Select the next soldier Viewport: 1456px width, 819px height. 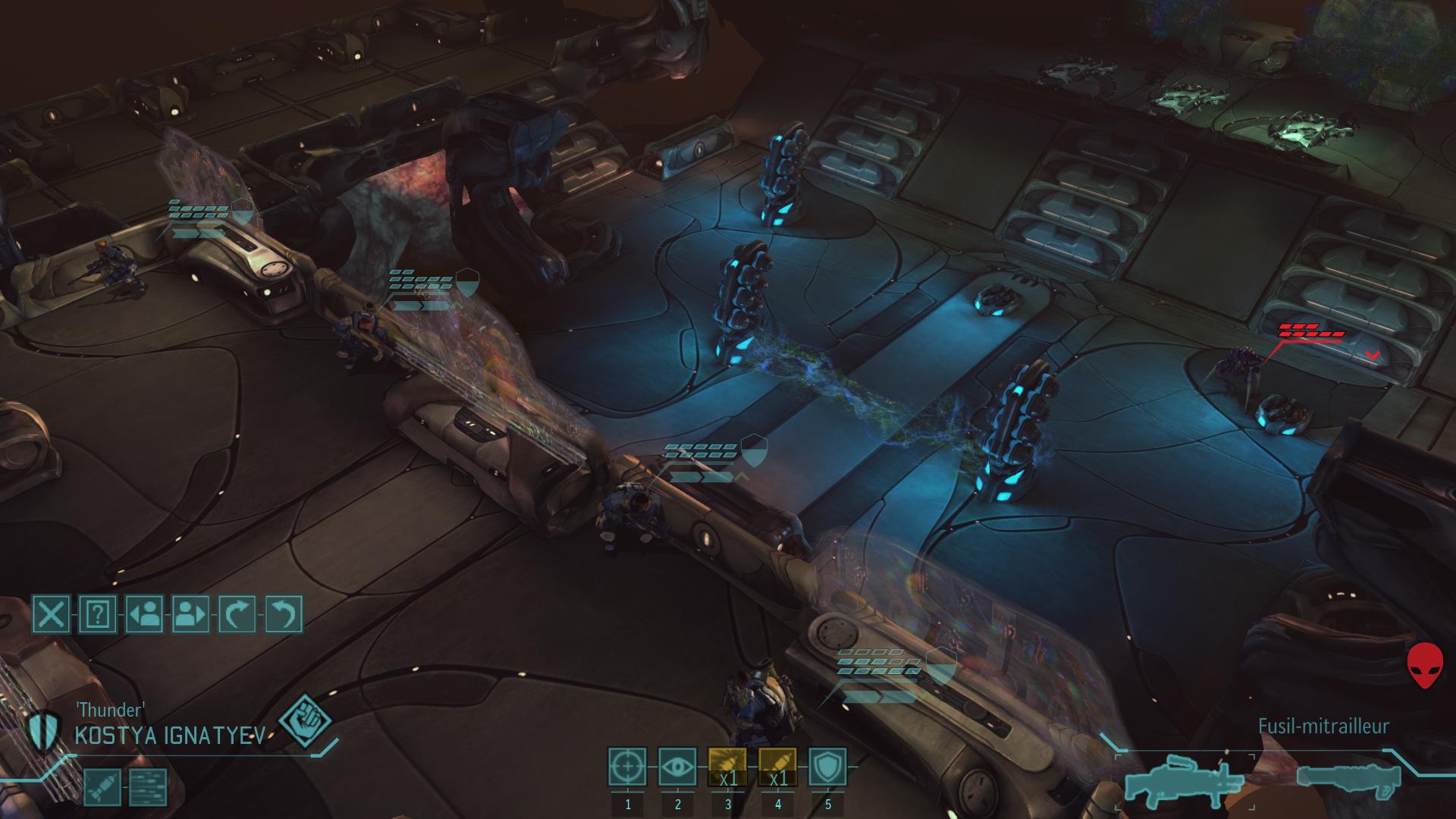(x=191, y=613)
